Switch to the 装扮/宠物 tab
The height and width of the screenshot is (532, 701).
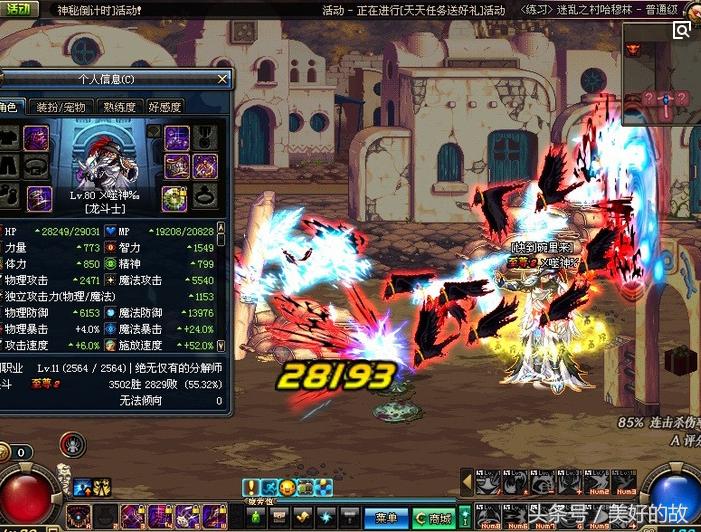61,107
